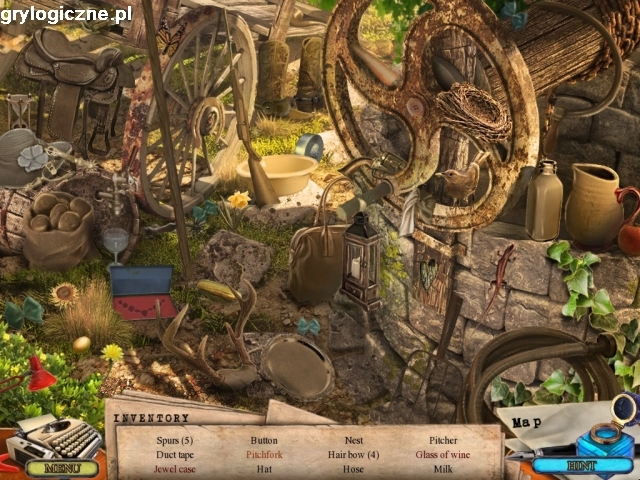Click the Duct tape list entry

pyautogui.click(x=174, y=454)
